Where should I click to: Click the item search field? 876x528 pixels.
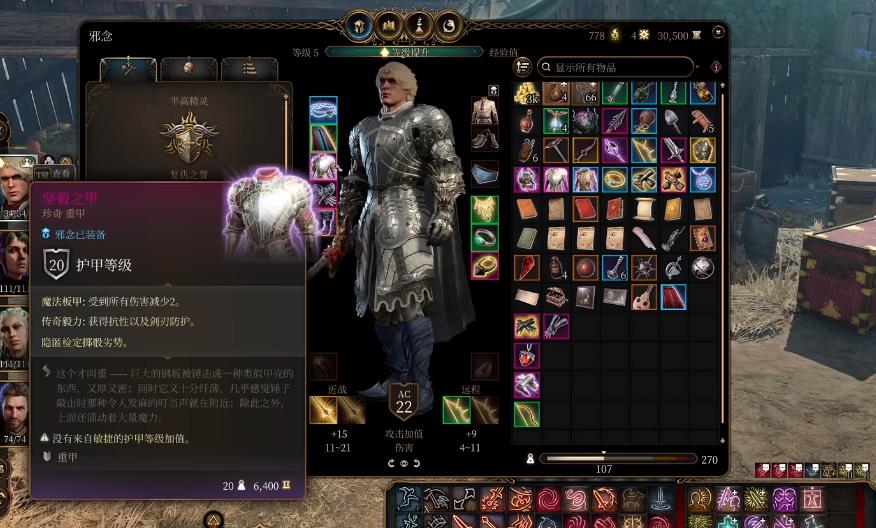615,67
